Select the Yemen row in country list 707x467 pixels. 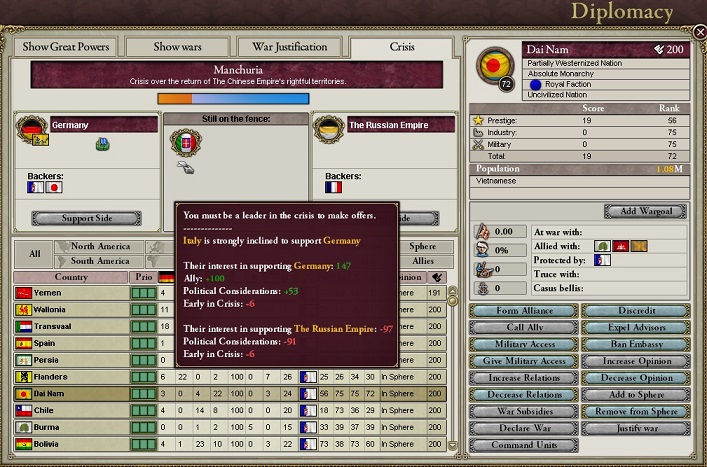coord(70,293)
